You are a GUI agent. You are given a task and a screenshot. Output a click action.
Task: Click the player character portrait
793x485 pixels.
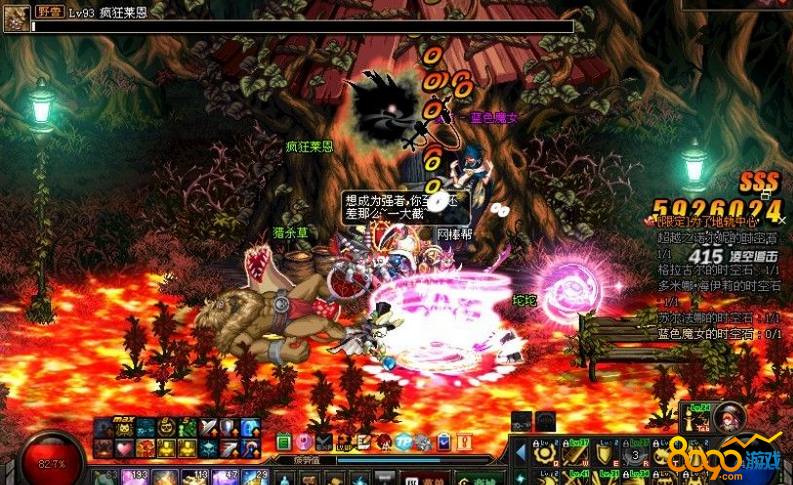click(730, 418)
